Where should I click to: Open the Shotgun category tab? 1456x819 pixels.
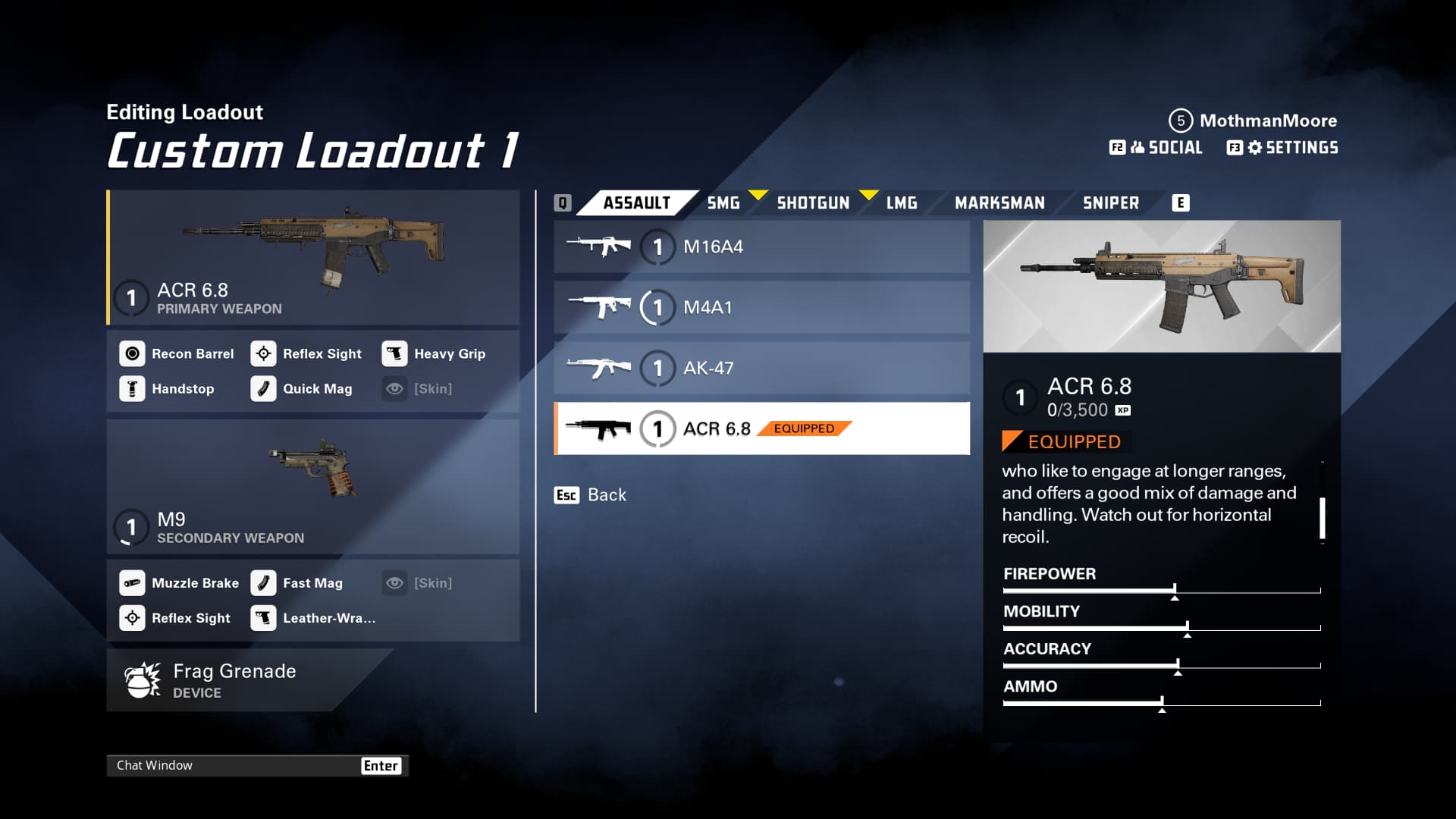[813, 203]
